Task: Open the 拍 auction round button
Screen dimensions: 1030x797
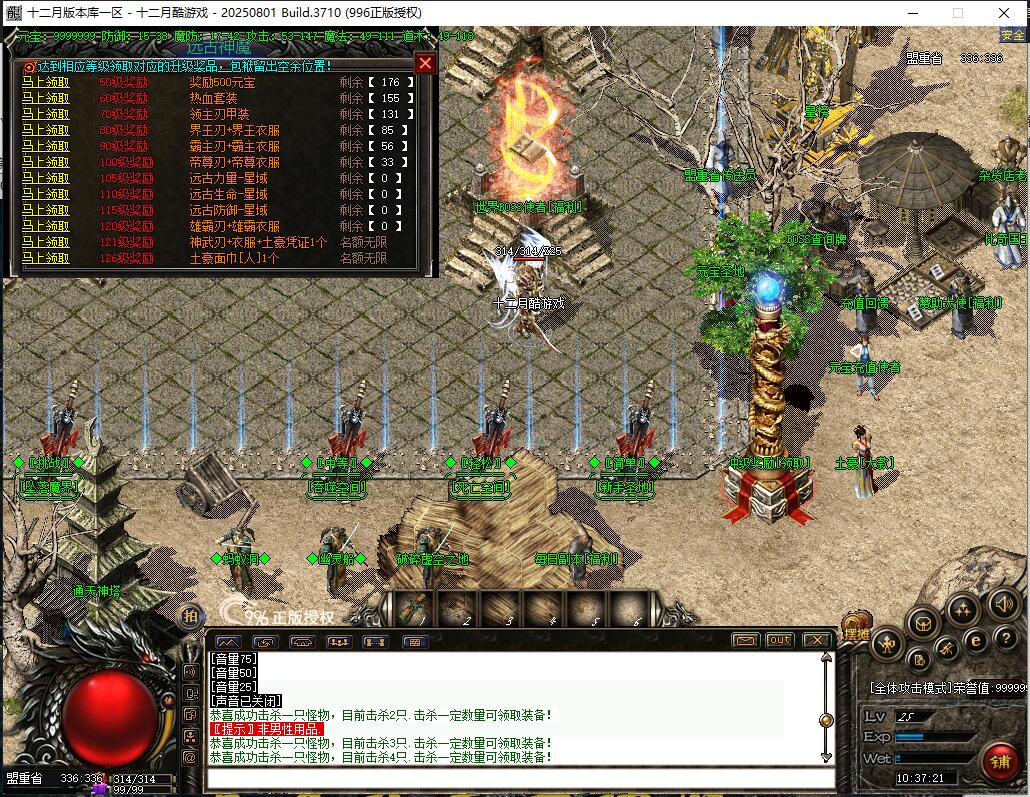Action: 190,616
